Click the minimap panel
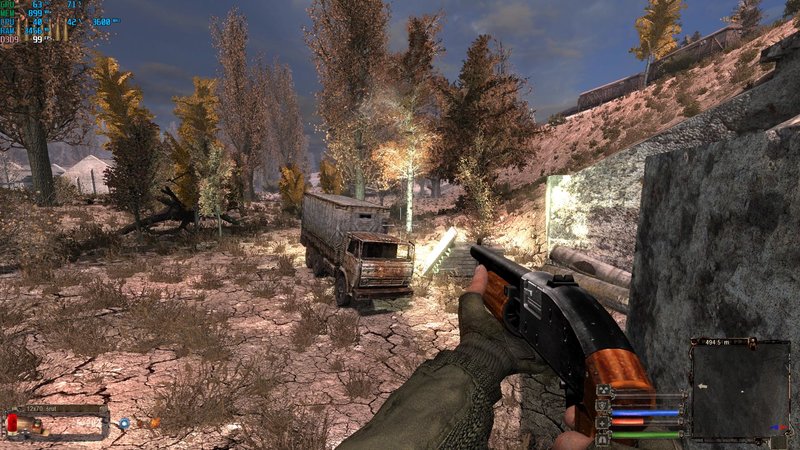The height and width of the screenshot is (450, 800). pos(740,390)
